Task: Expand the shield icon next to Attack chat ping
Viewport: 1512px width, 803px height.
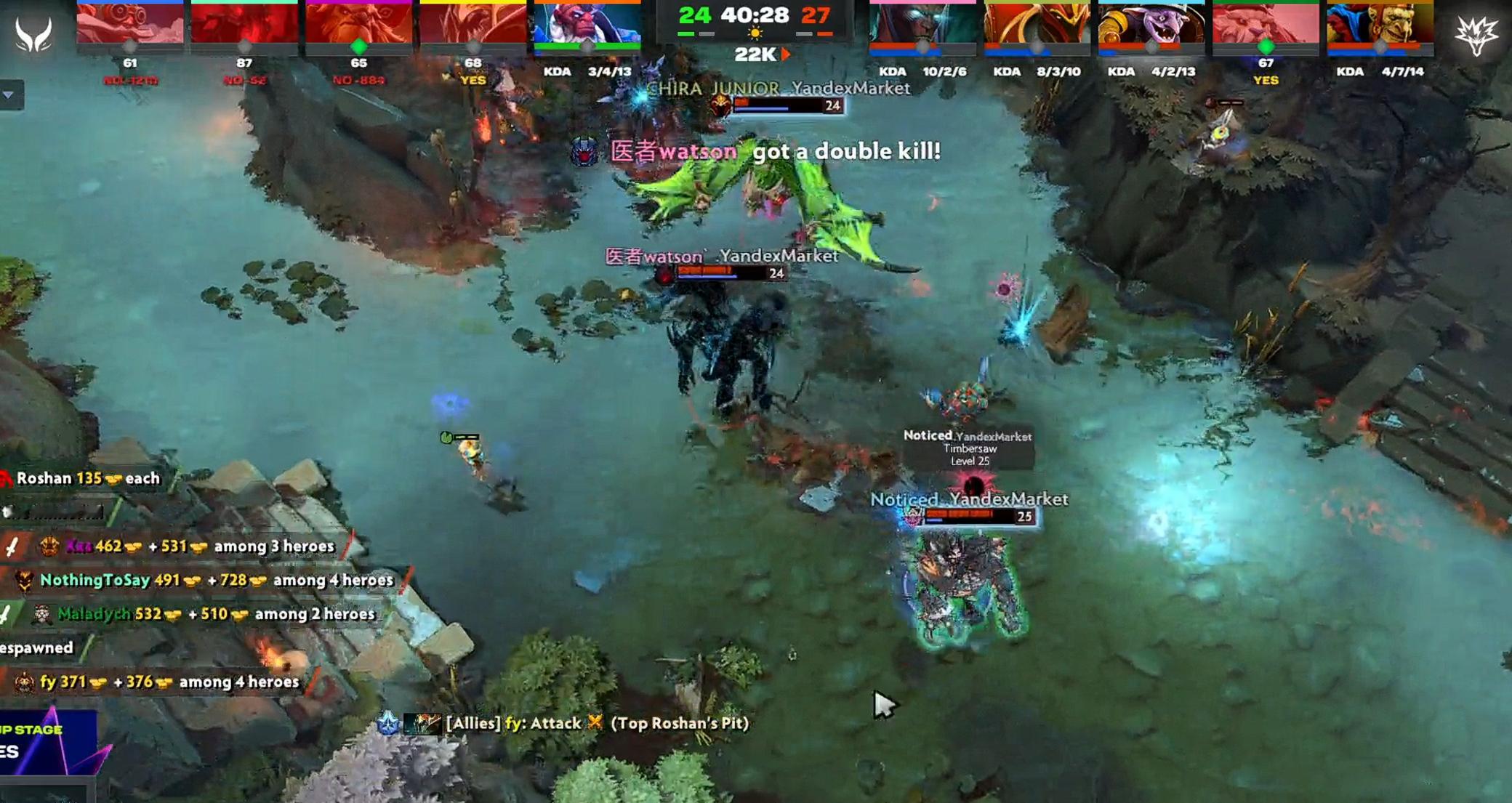Action: point(389,724)
